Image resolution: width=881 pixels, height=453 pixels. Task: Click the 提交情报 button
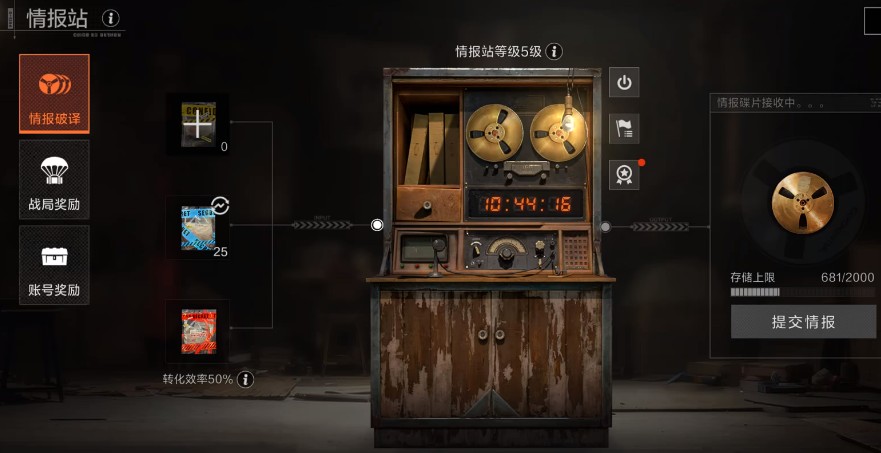[803, 322]
